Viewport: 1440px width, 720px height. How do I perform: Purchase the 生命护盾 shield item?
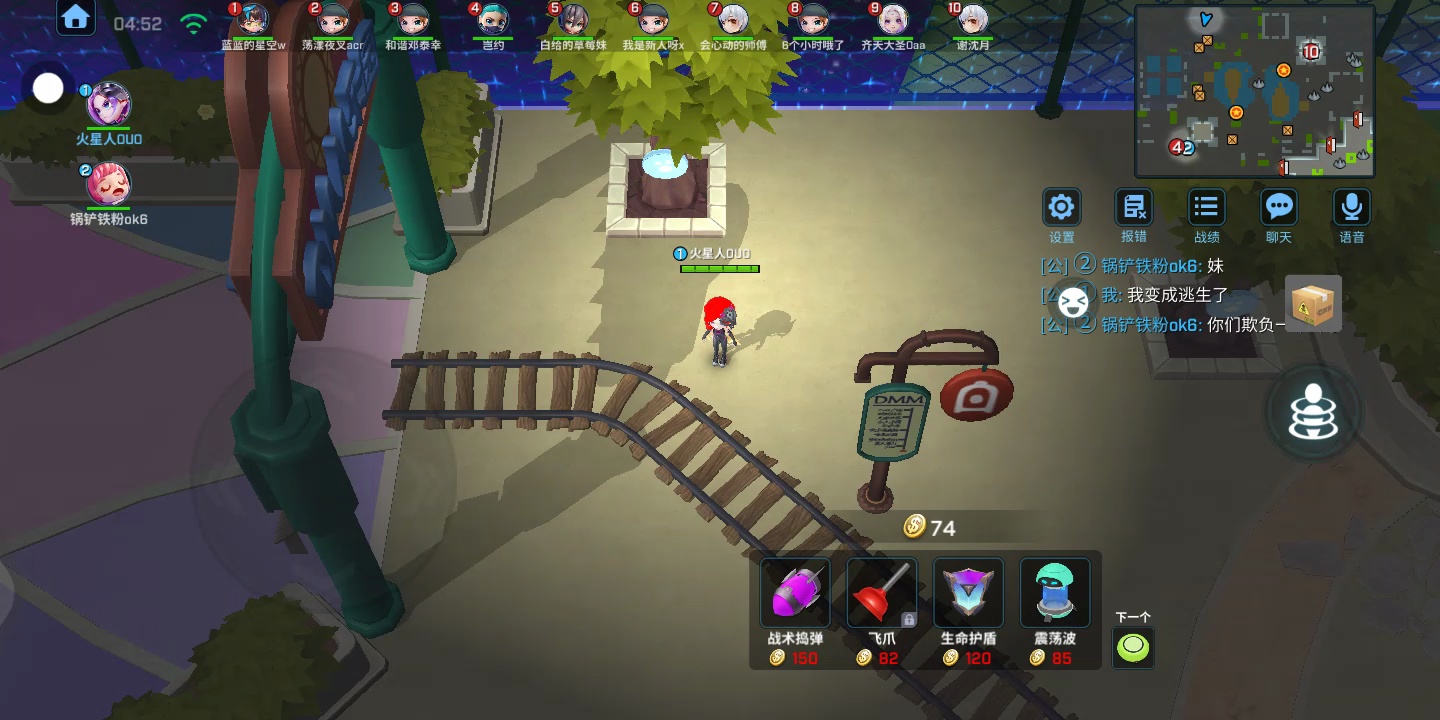click(967, 595)
